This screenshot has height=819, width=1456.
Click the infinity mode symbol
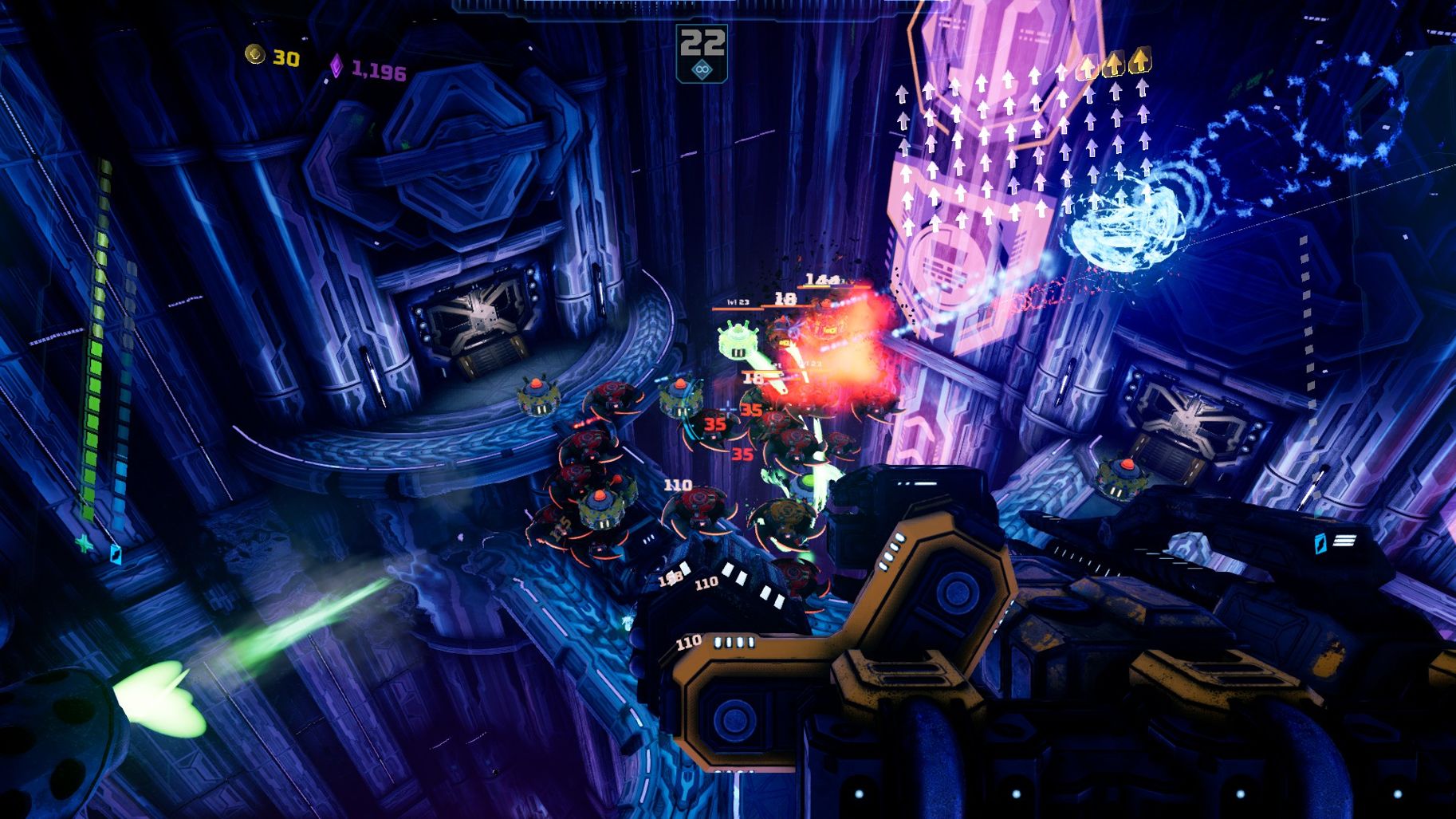(x=702, y=70)
